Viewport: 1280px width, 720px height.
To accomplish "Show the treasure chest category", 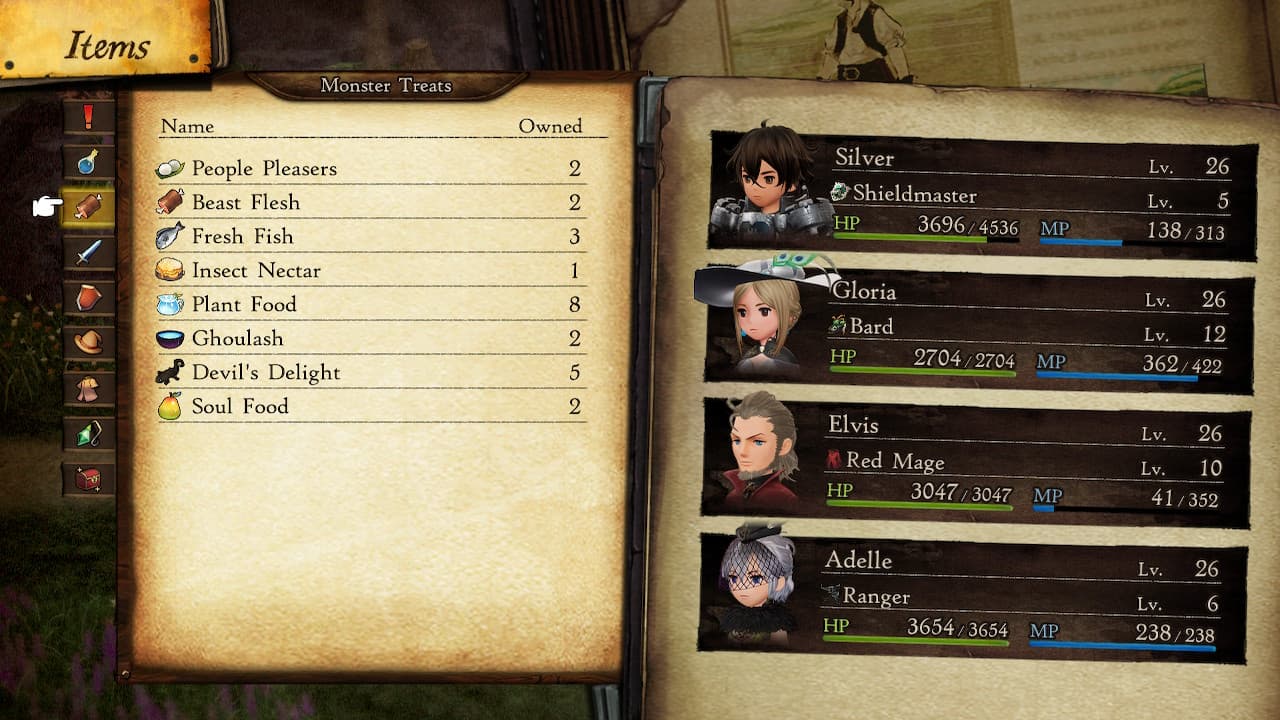I will 88,479.
